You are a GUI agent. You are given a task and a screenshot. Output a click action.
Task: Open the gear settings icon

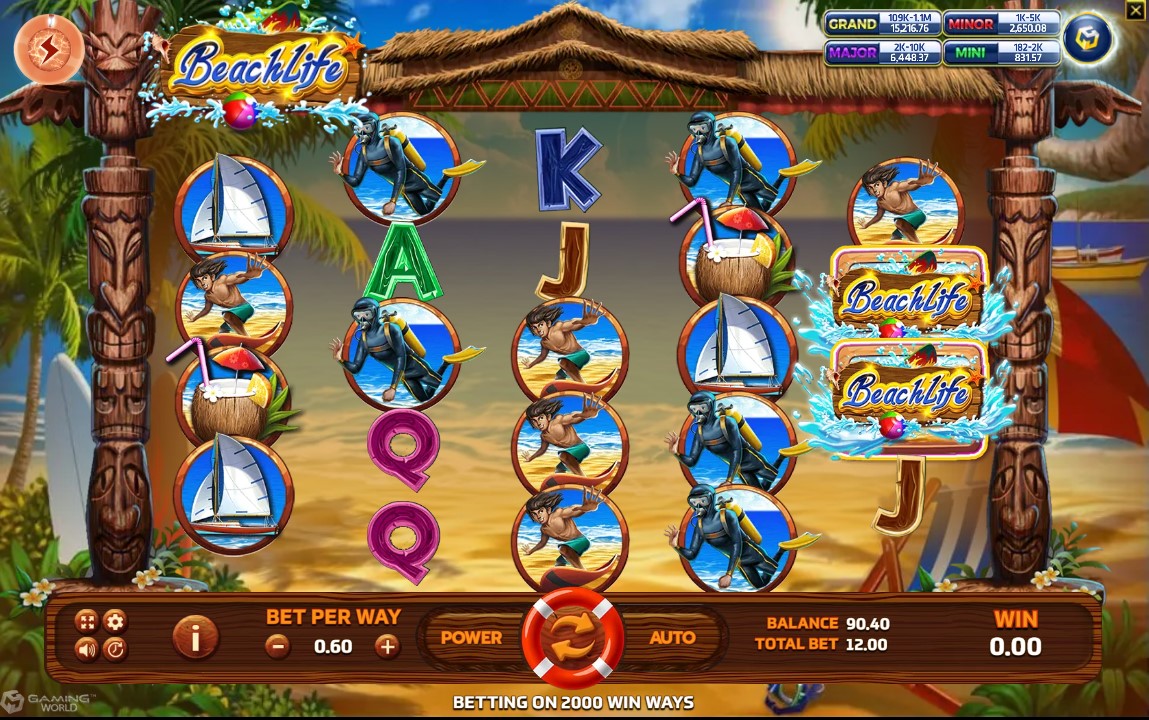coord(115,621)
